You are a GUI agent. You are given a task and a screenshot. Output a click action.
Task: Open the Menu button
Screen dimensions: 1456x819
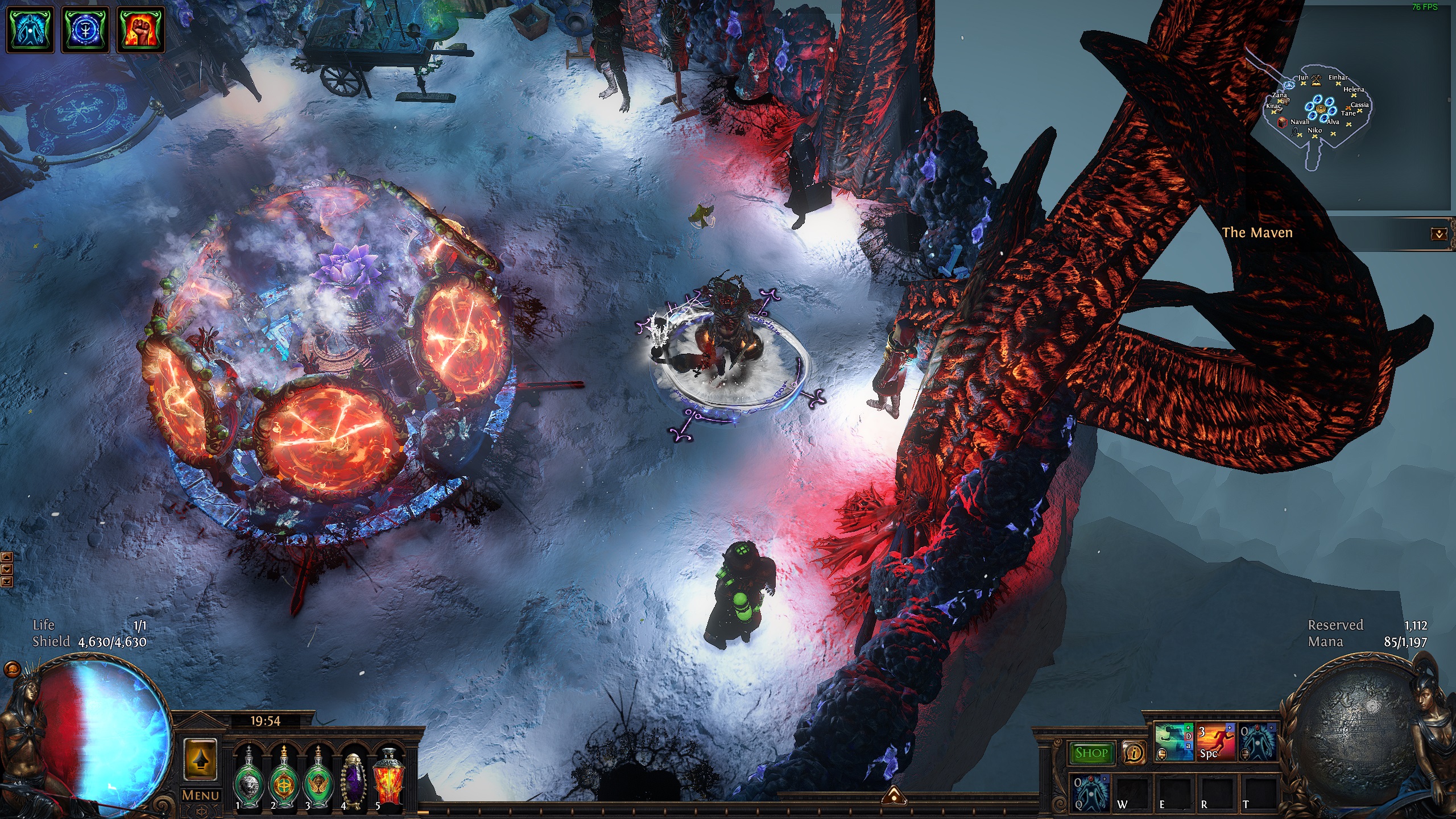click(200, 795)
